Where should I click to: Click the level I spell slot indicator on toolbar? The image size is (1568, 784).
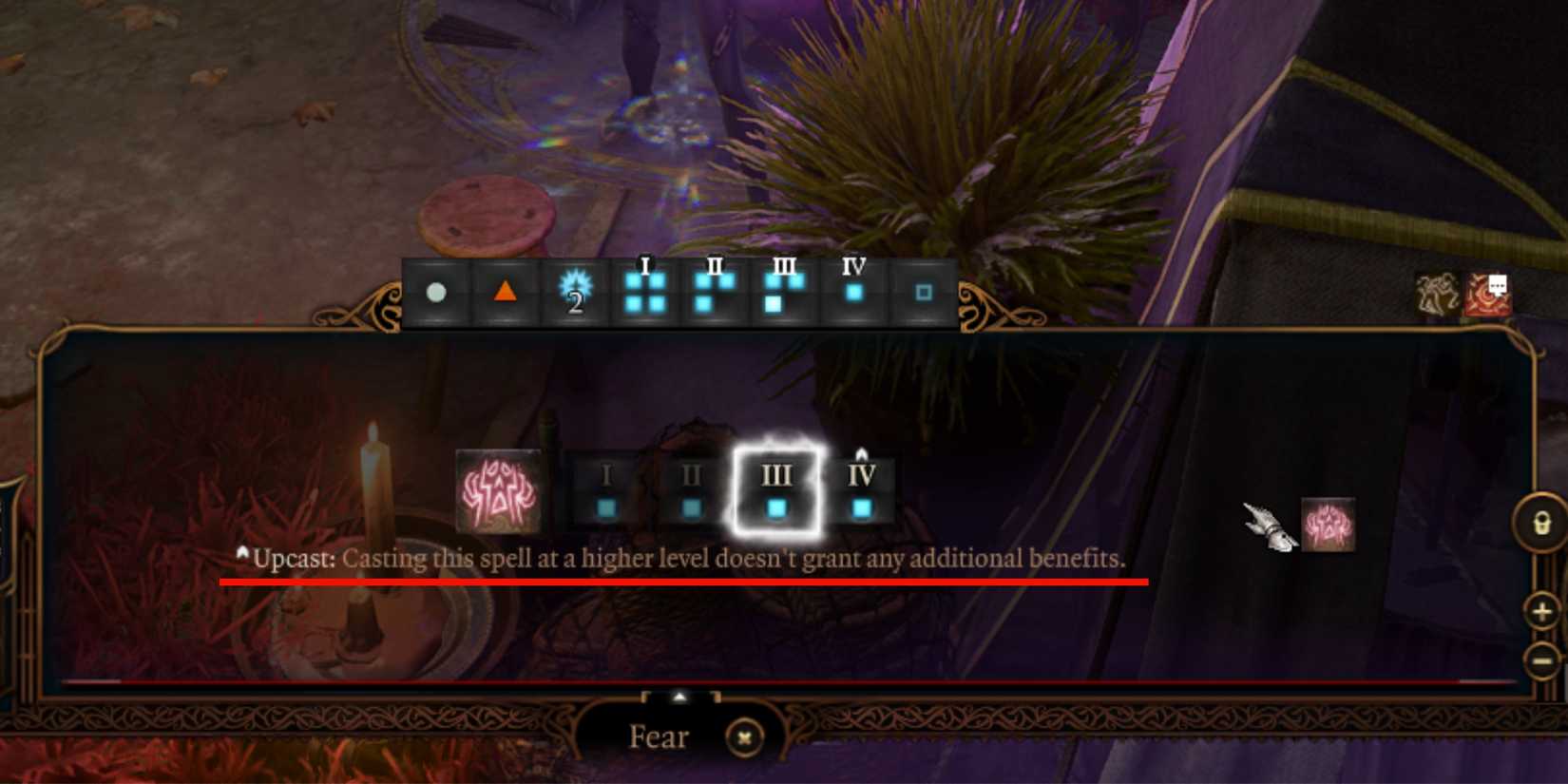tap(644, 292)
